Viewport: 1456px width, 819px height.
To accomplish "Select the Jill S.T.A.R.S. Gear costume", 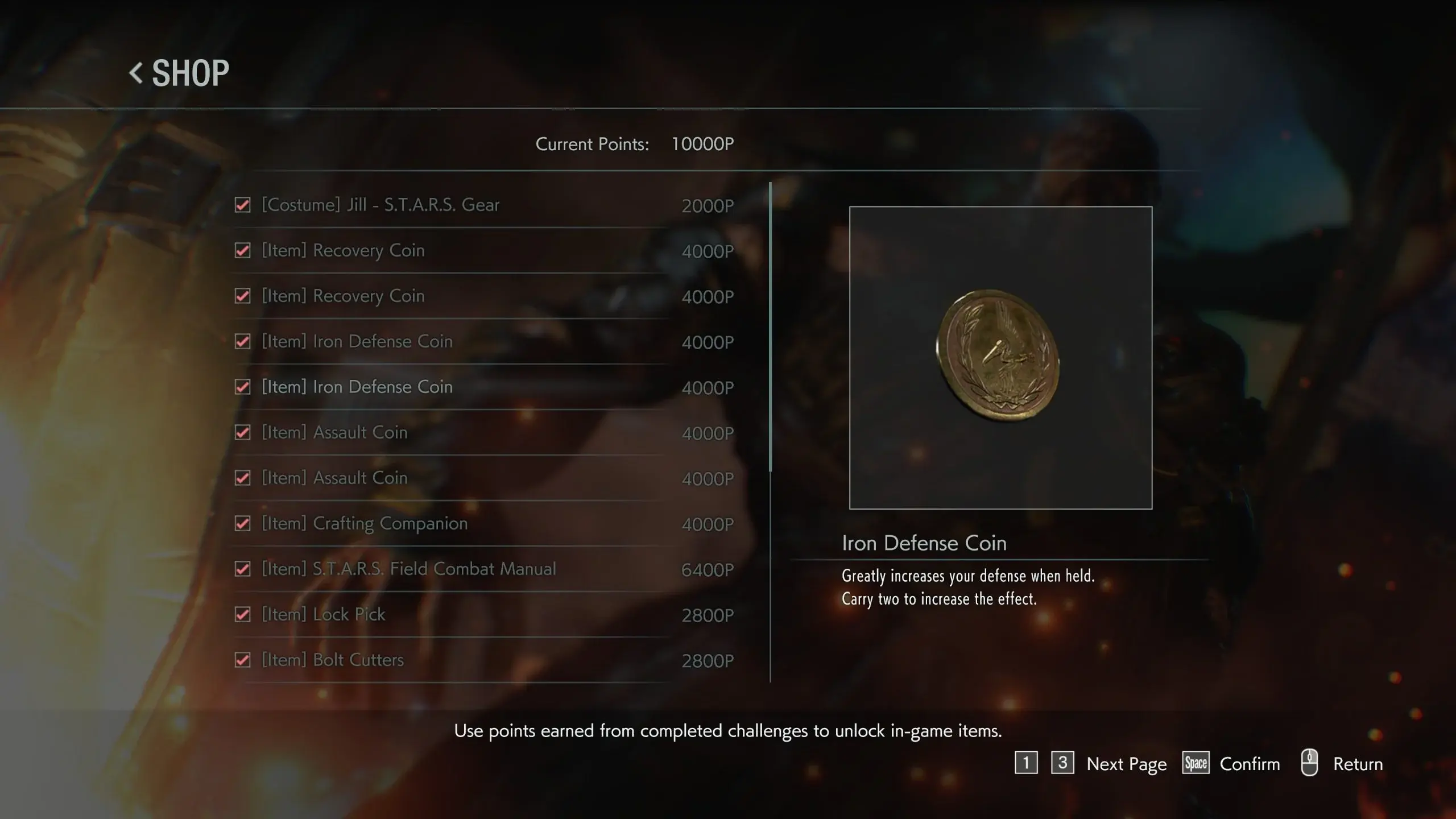I will 380,205.
